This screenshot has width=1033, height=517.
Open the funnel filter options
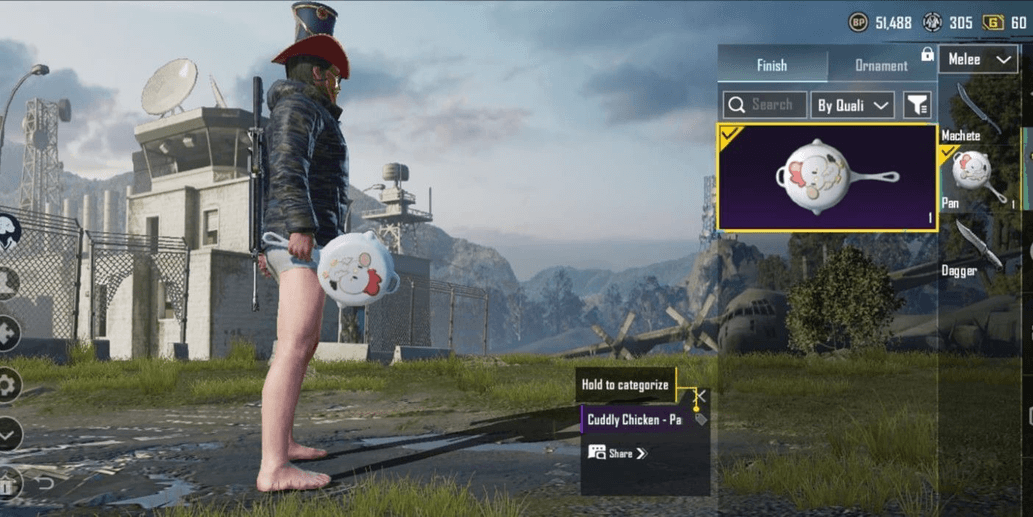pos(916,105)
